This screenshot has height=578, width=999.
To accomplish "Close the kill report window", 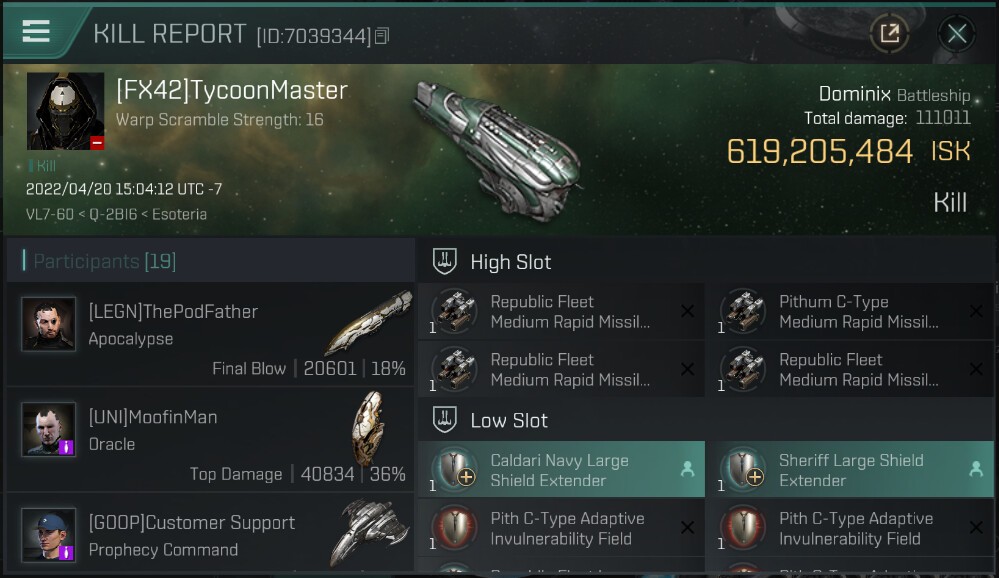I will coord(957,34).
